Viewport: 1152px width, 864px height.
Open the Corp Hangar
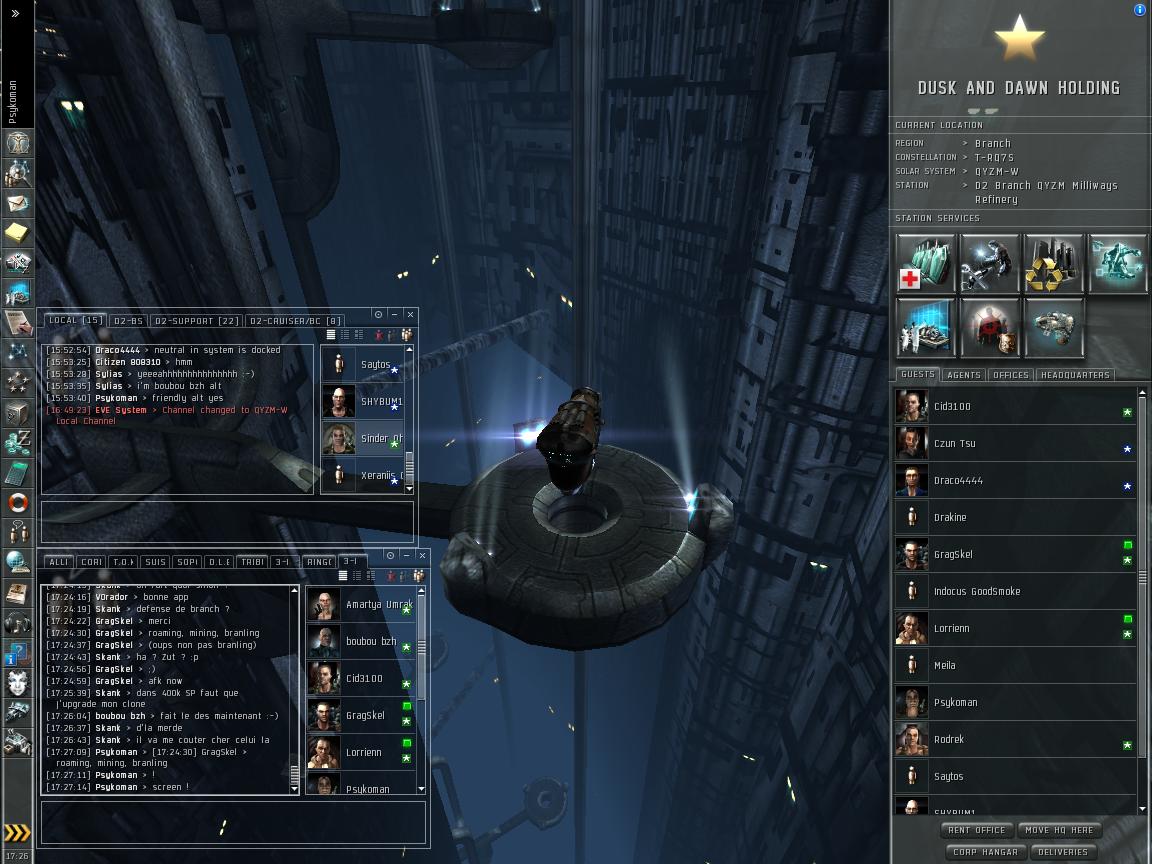(x=985, y=852)
